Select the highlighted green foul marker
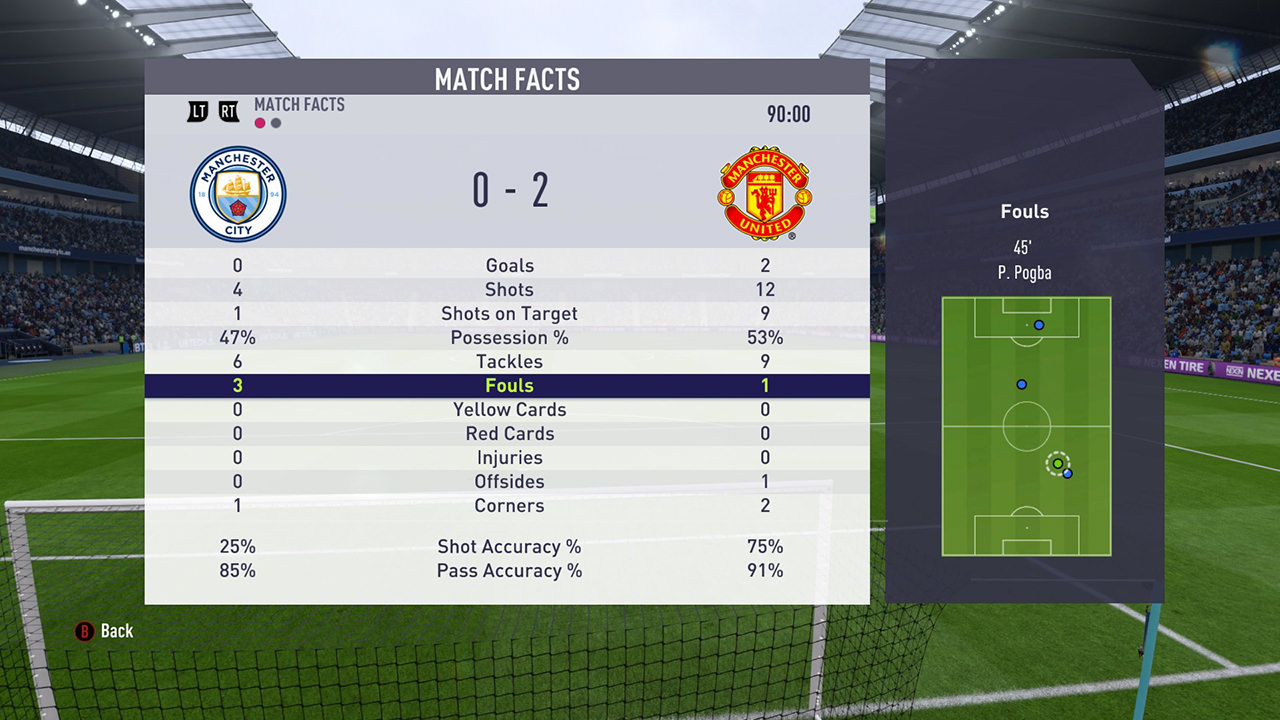The width and height of the screenshot is (1280, 720). [1057, 464]
